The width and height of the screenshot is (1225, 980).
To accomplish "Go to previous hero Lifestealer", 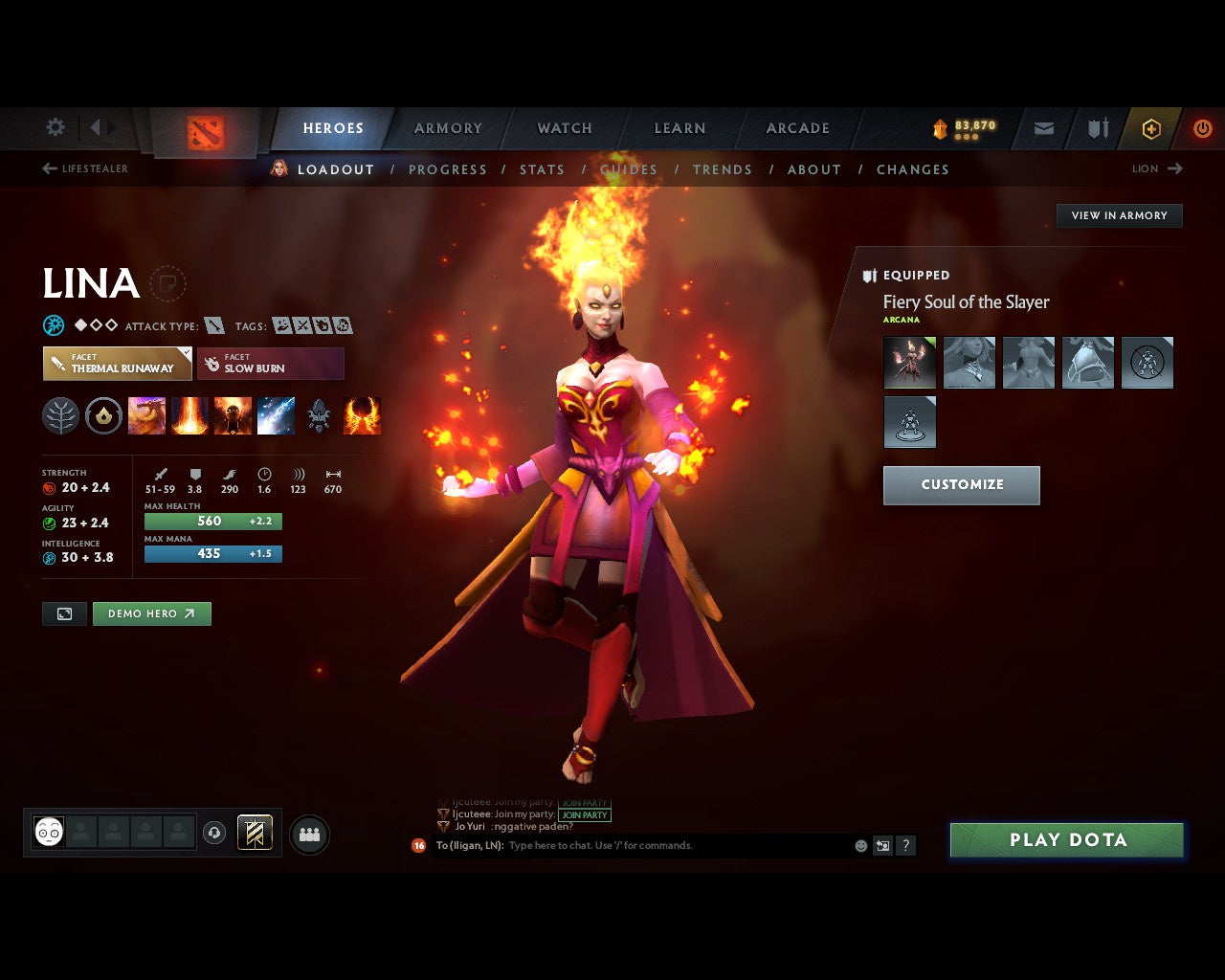I will pyautogui.click(x=85, y=168).
